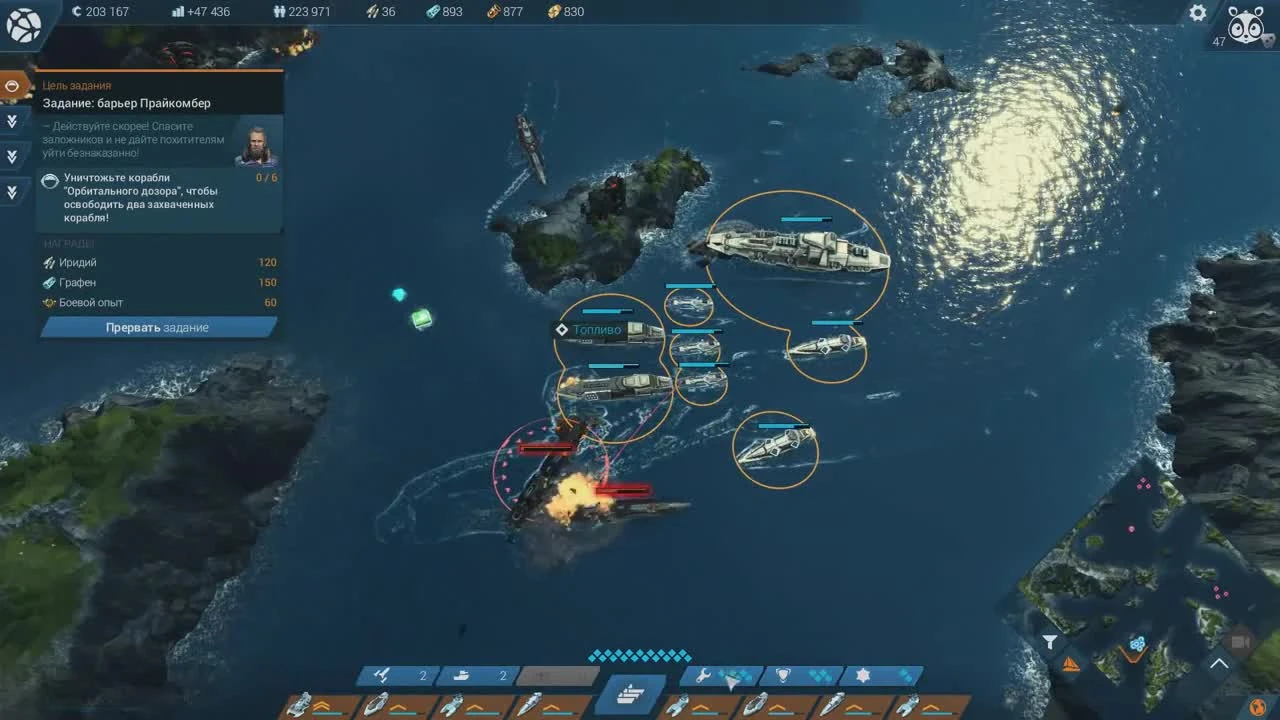Open the settings gear in the top bar
Image resolution: width=1280 pixels, height=720 pixels.
pos(1197,12)
